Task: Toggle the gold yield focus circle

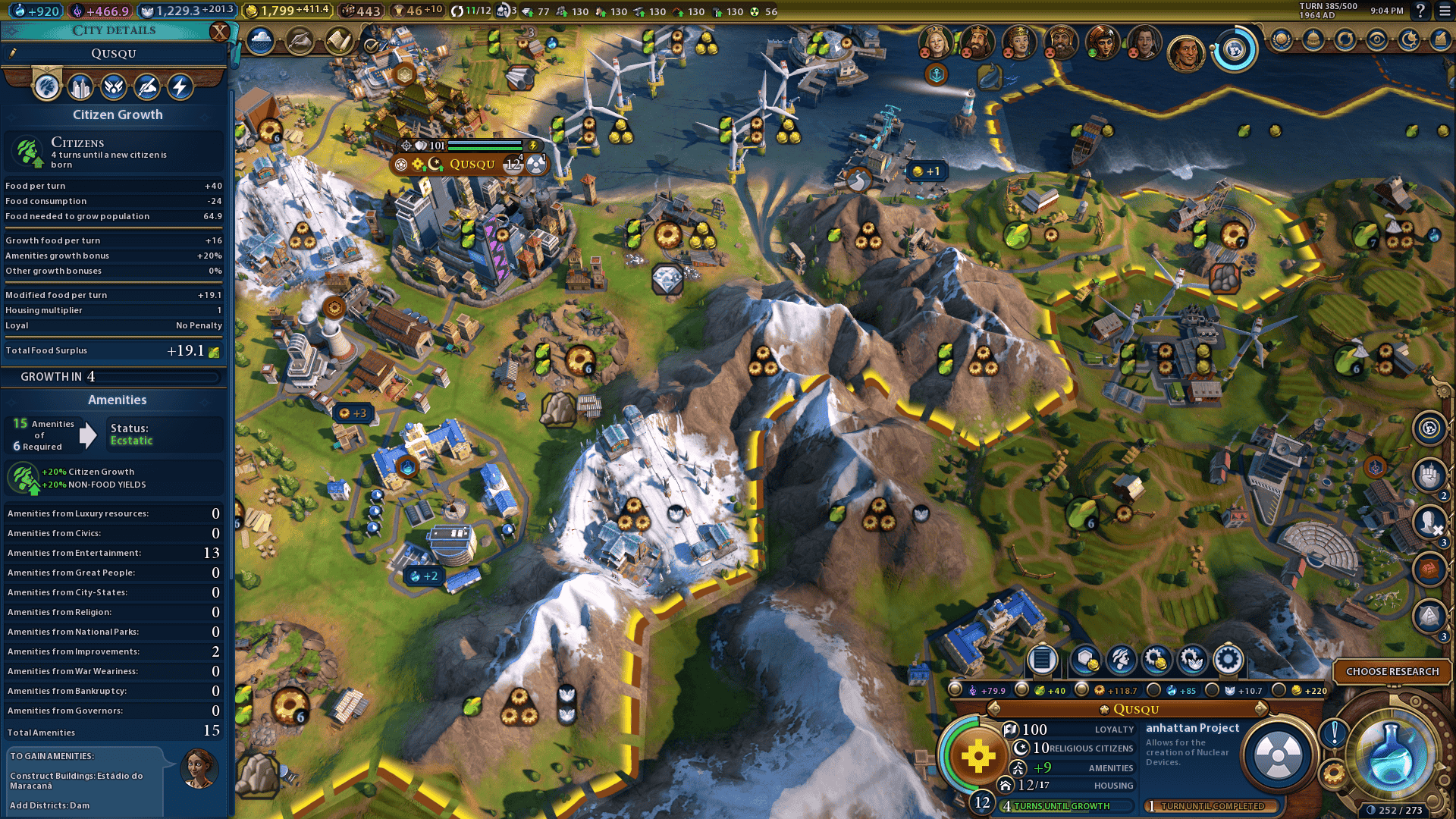Action: pyautogui.click(x=1279, y=690)
